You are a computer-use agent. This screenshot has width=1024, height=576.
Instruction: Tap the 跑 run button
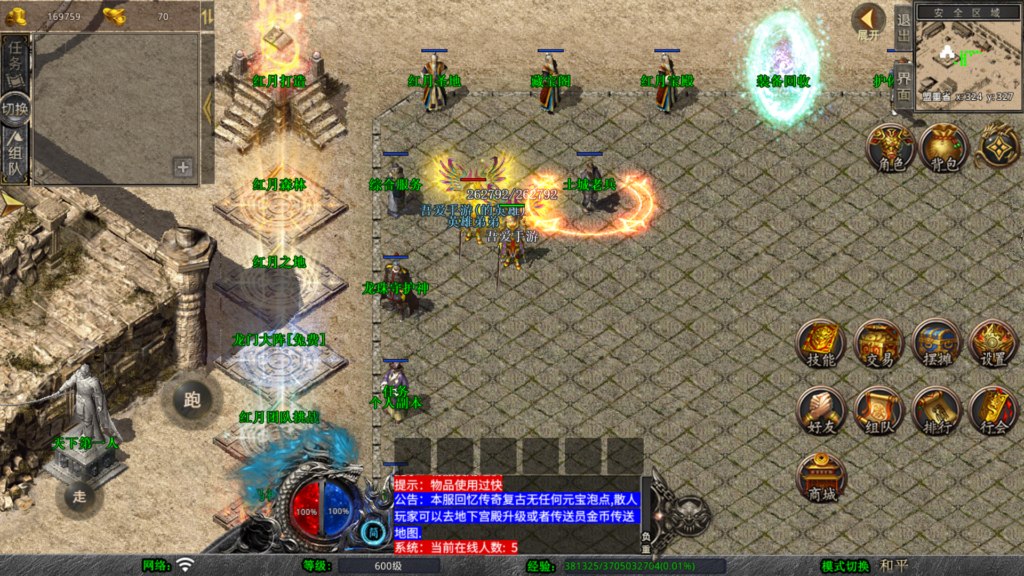(x=192, y=400)
